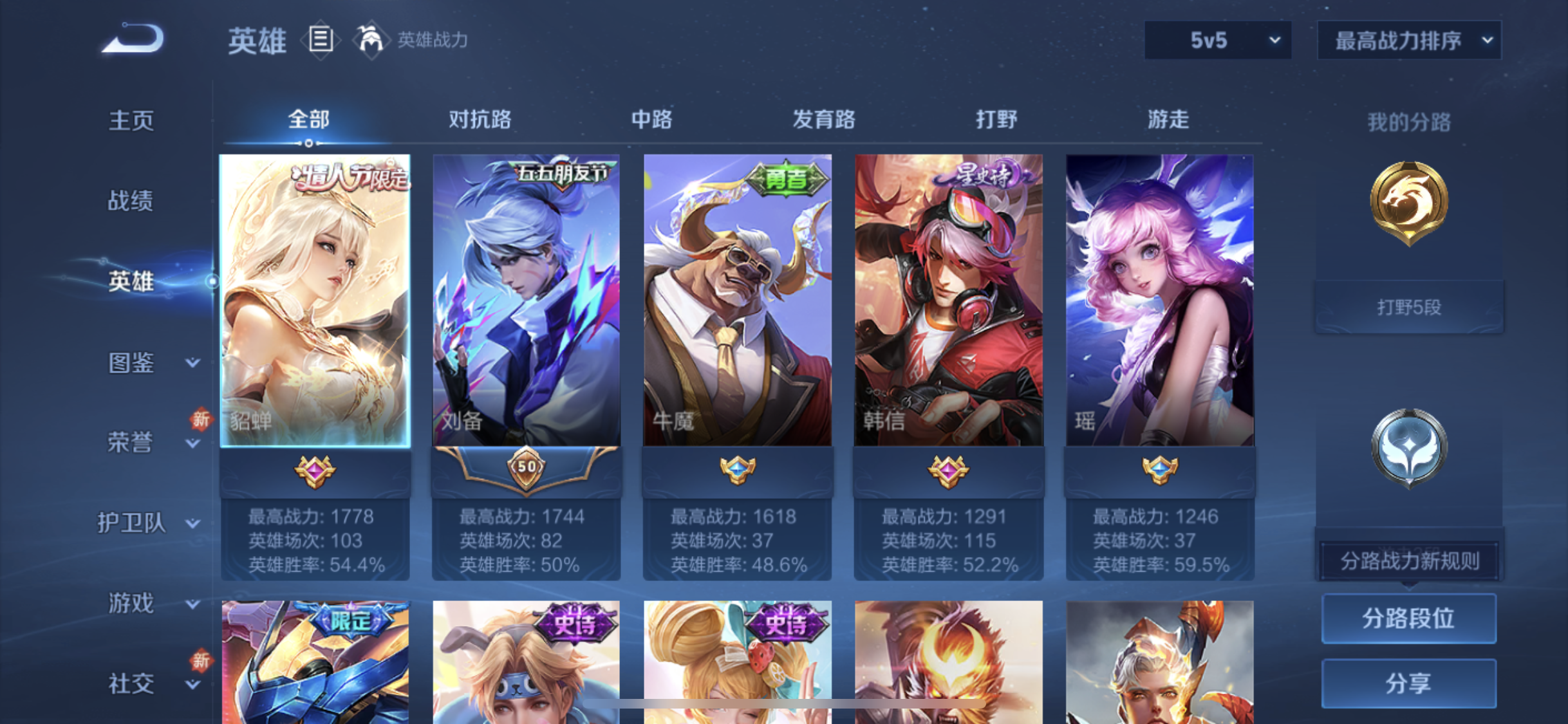Viewport: 1568px width, 724px height.
Task: Go back with the return arrow
Action: [x=134, y=39]
